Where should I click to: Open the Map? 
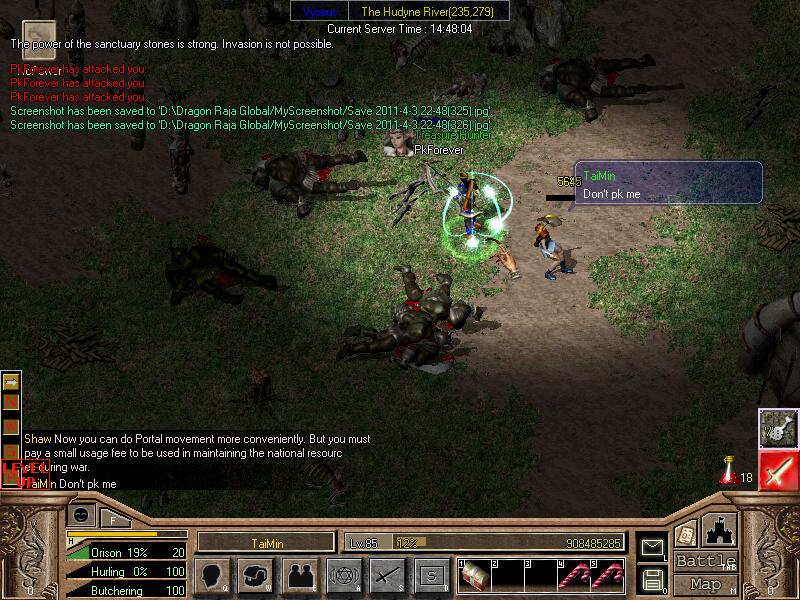coord(706,584)
